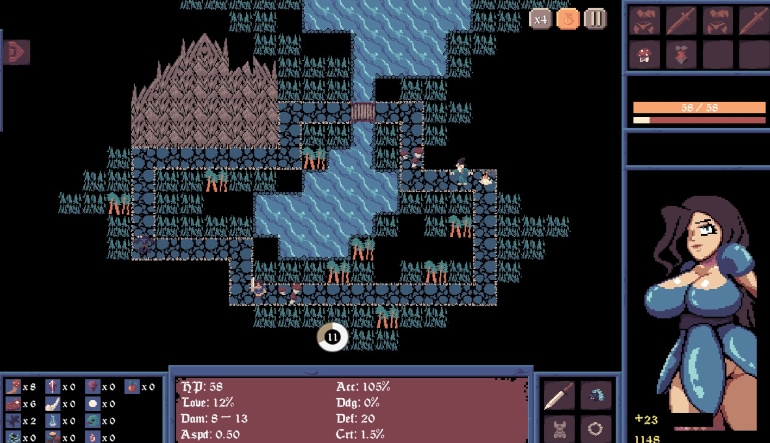Image resolution: width=770 pixels, height=443 pixels.
Task: Click the blue flask resource icon
Action: (53, 421)
